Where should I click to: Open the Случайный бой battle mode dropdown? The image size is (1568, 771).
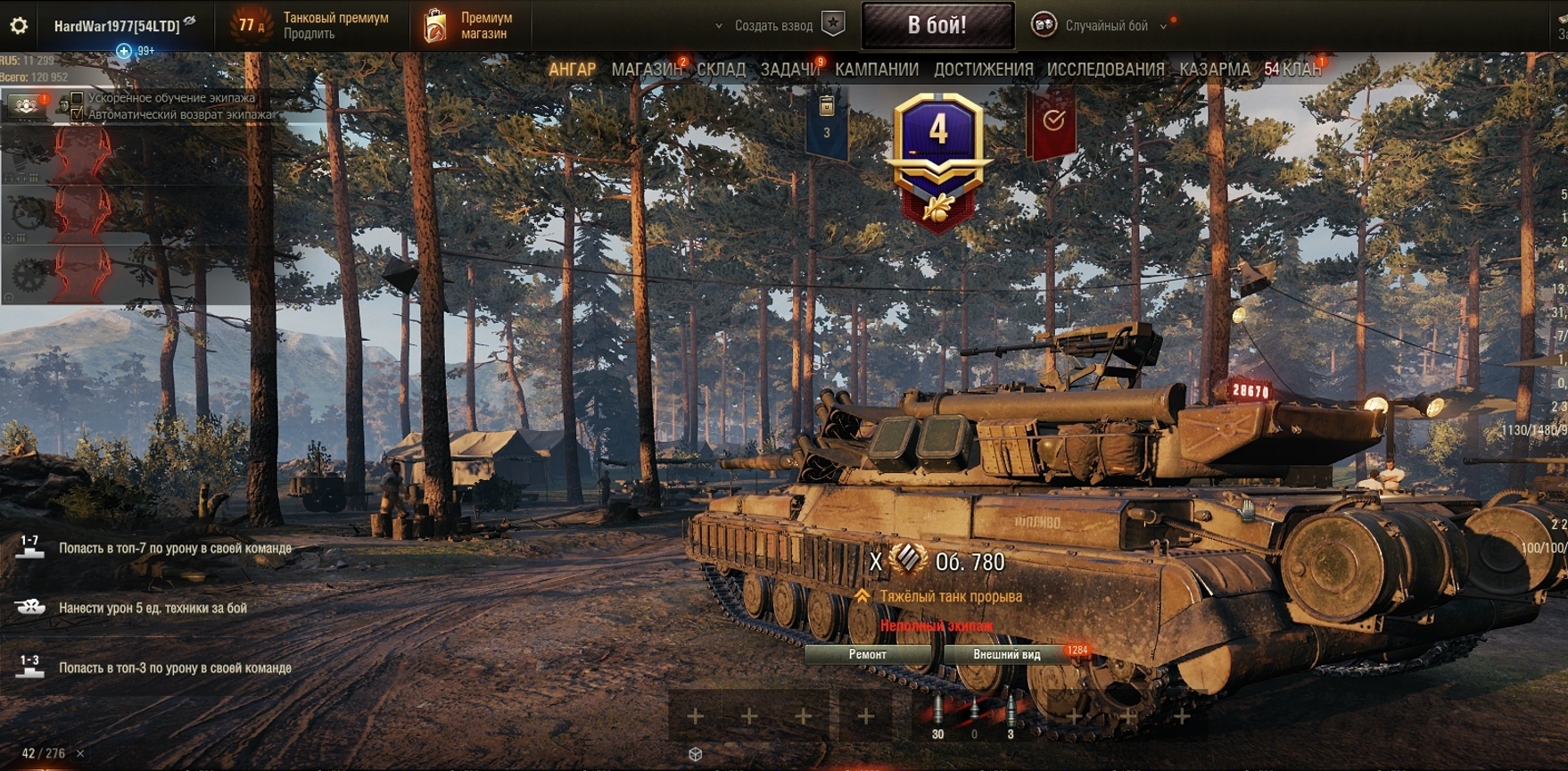pos(1106,26)
